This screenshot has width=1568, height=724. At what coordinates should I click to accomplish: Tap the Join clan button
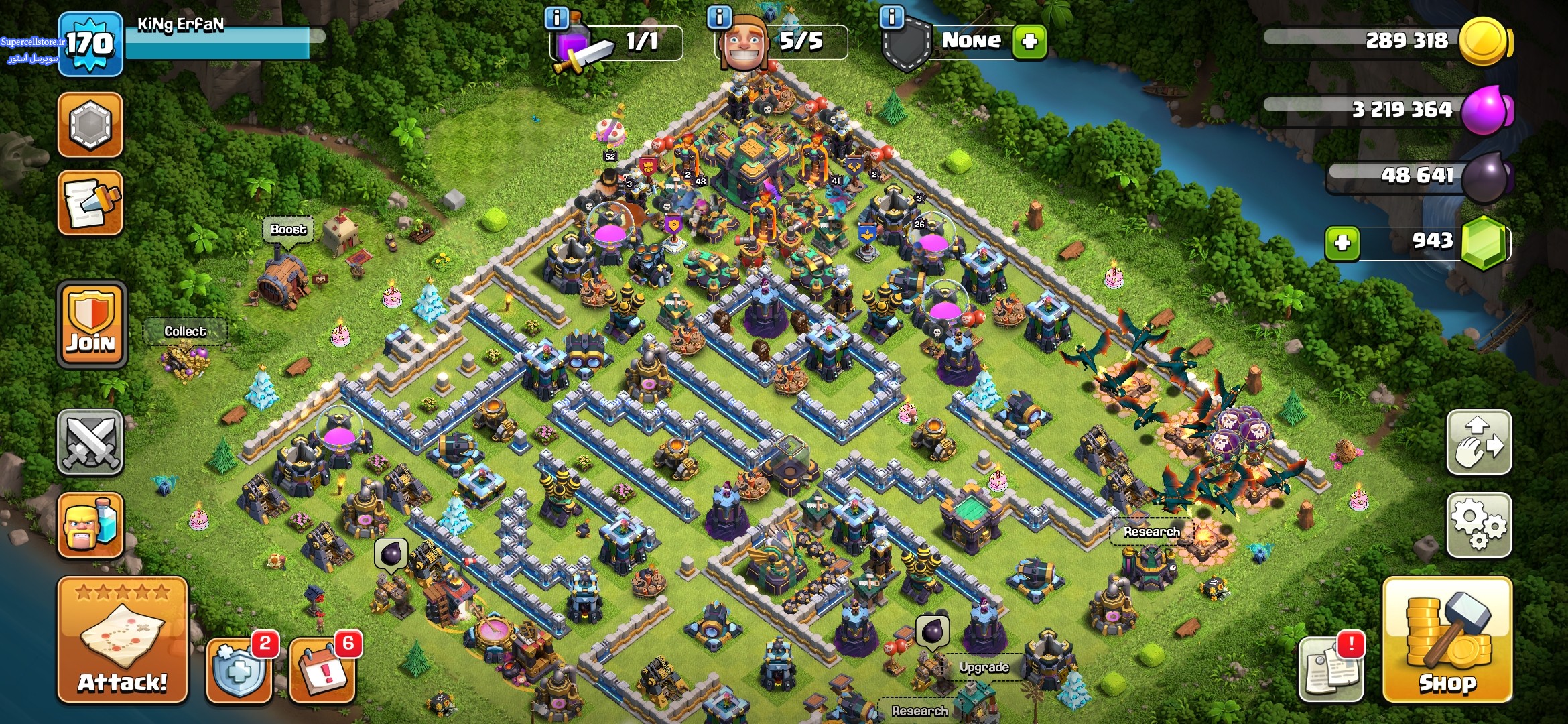pyautogui.click(x=92, y=324)
